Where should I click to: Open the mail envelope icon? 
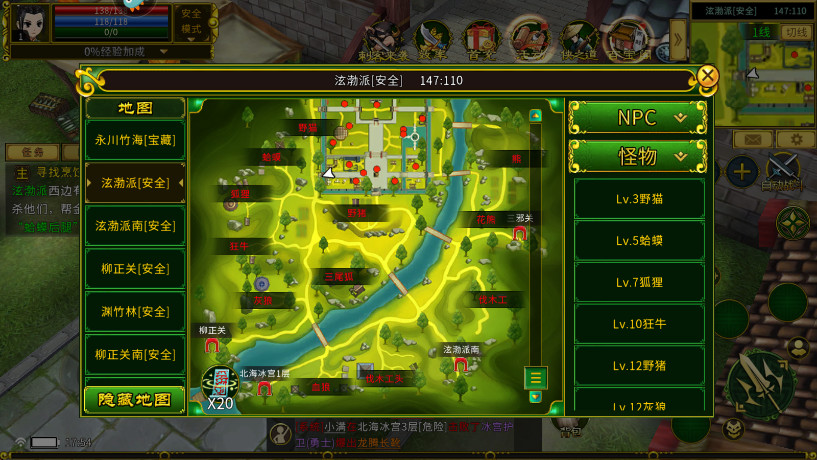(x=753, y=139)
